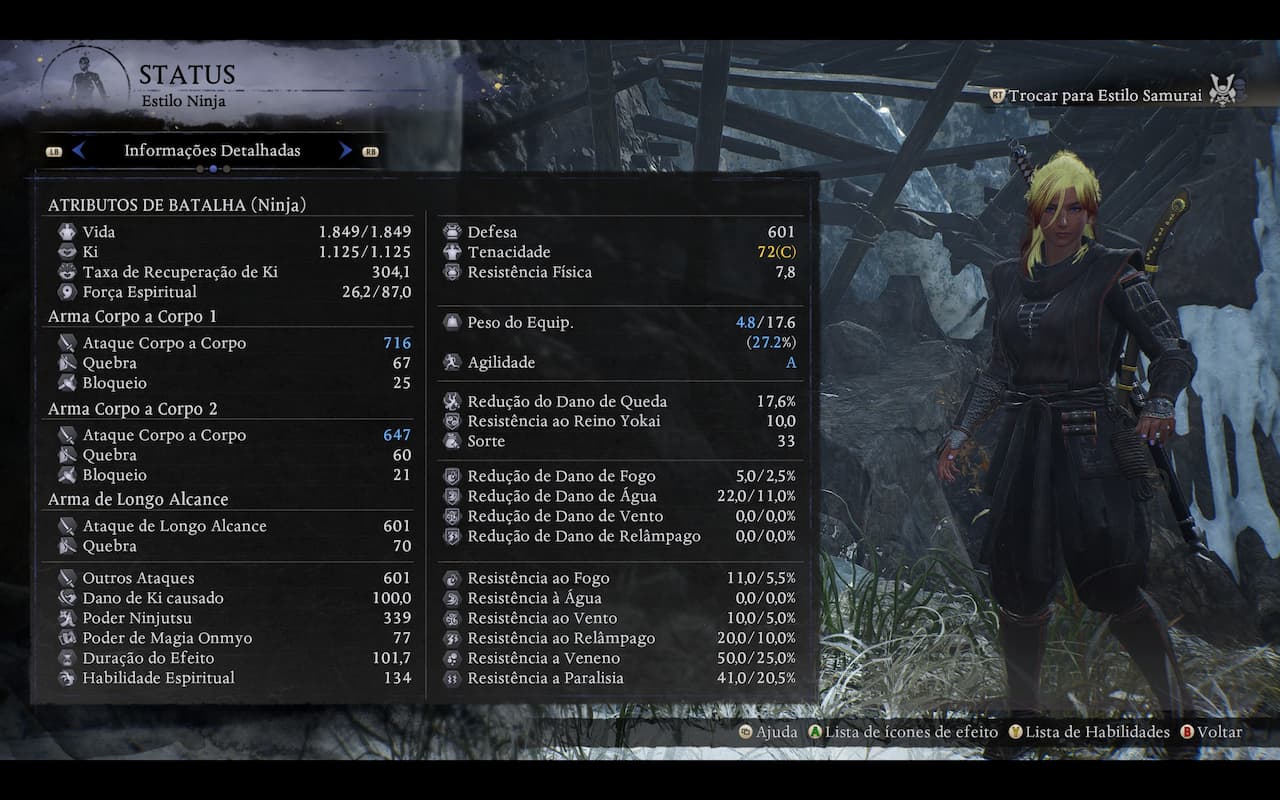Image resolution: width=1280 pixels, height=800 pixels.
Task: Click the right RB navigation arrow
Action: (x=345, y=150)
